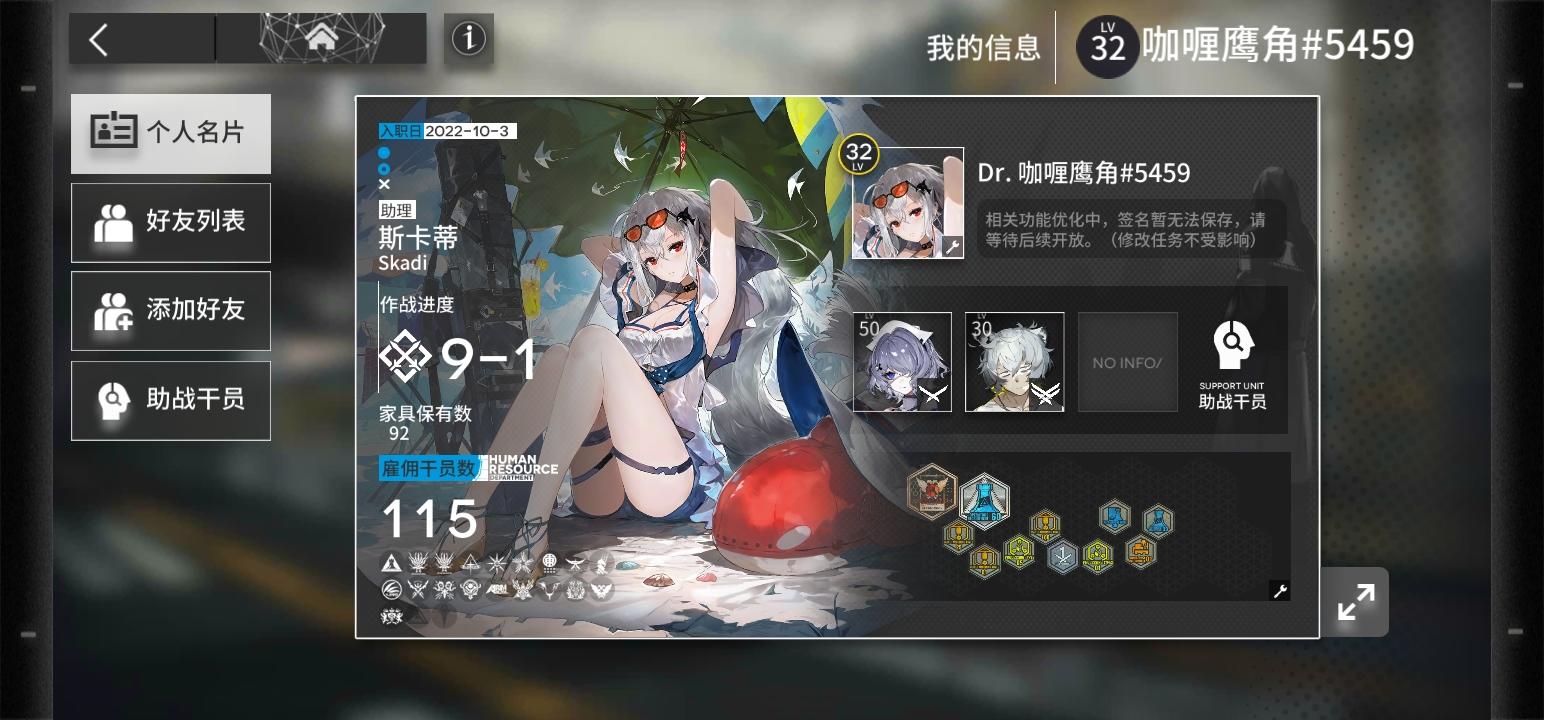
Task: Switch to the 个人名片 tab
Action: point(170,134)
